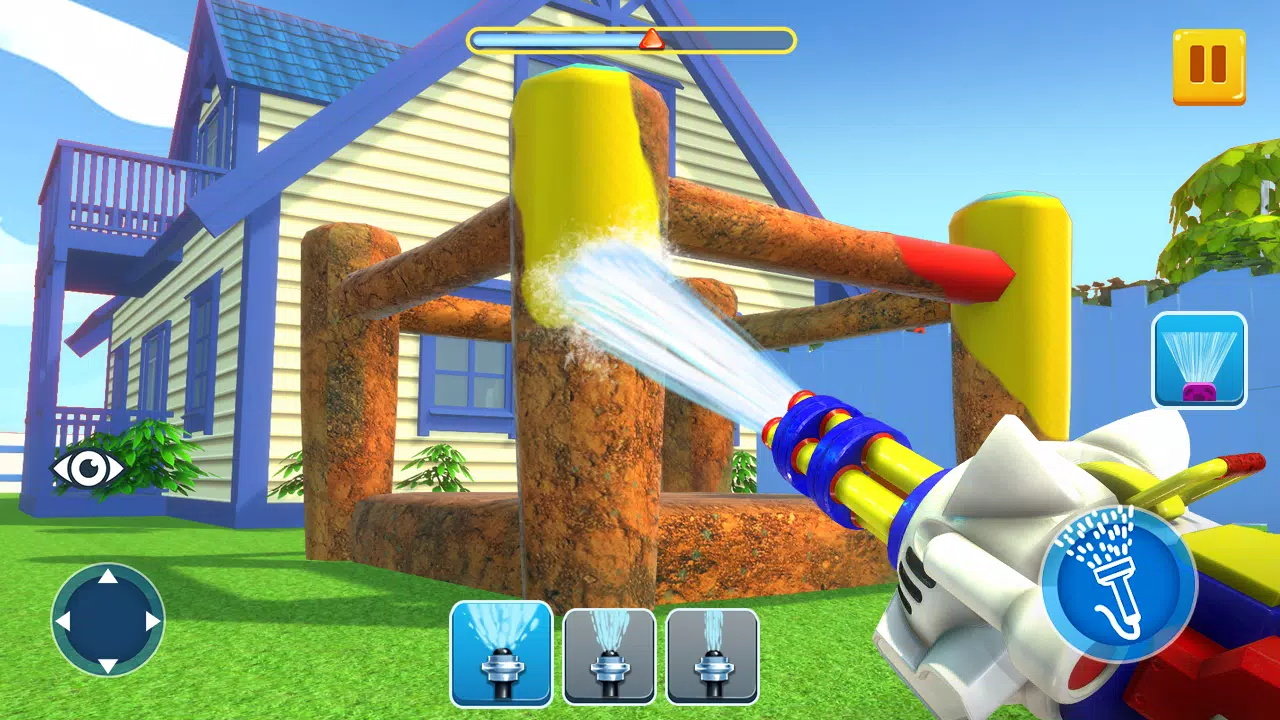Screen dimensions: 1280x720
Task: Click the down arrow on the movement pad
Action: [x=108, y=664]
